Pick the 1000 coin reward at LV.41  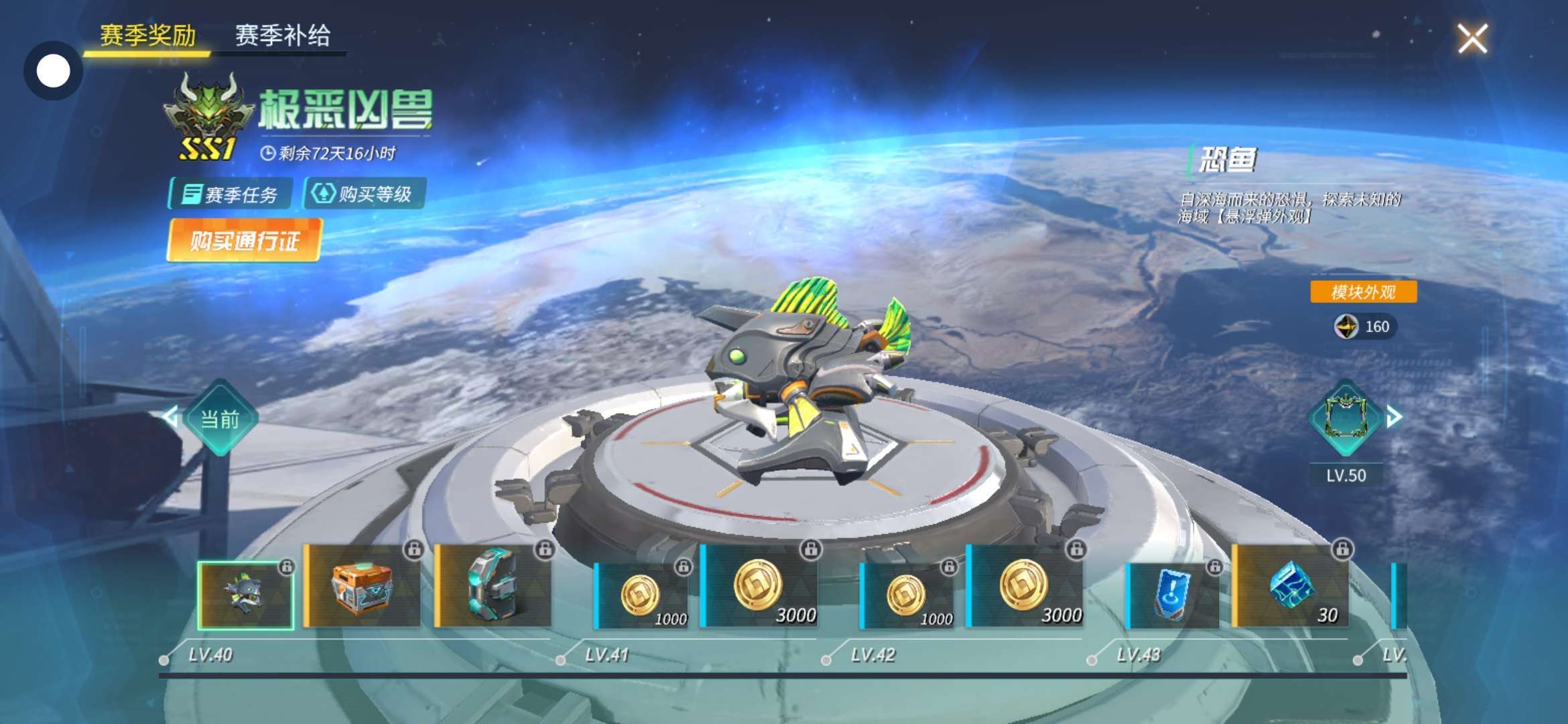642,596
